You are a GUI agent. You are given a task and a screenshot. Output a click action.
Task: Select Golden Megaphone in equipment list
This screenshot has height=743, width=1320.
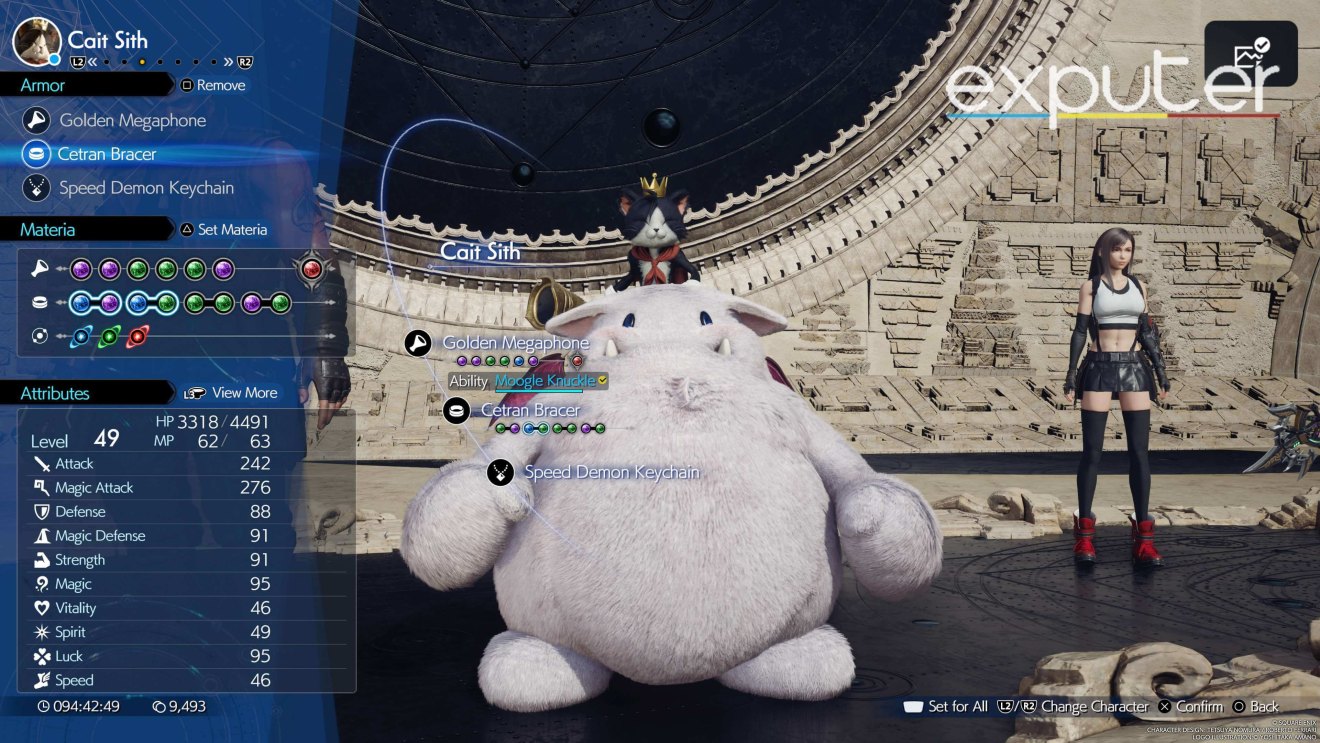(x=132, y=121)
